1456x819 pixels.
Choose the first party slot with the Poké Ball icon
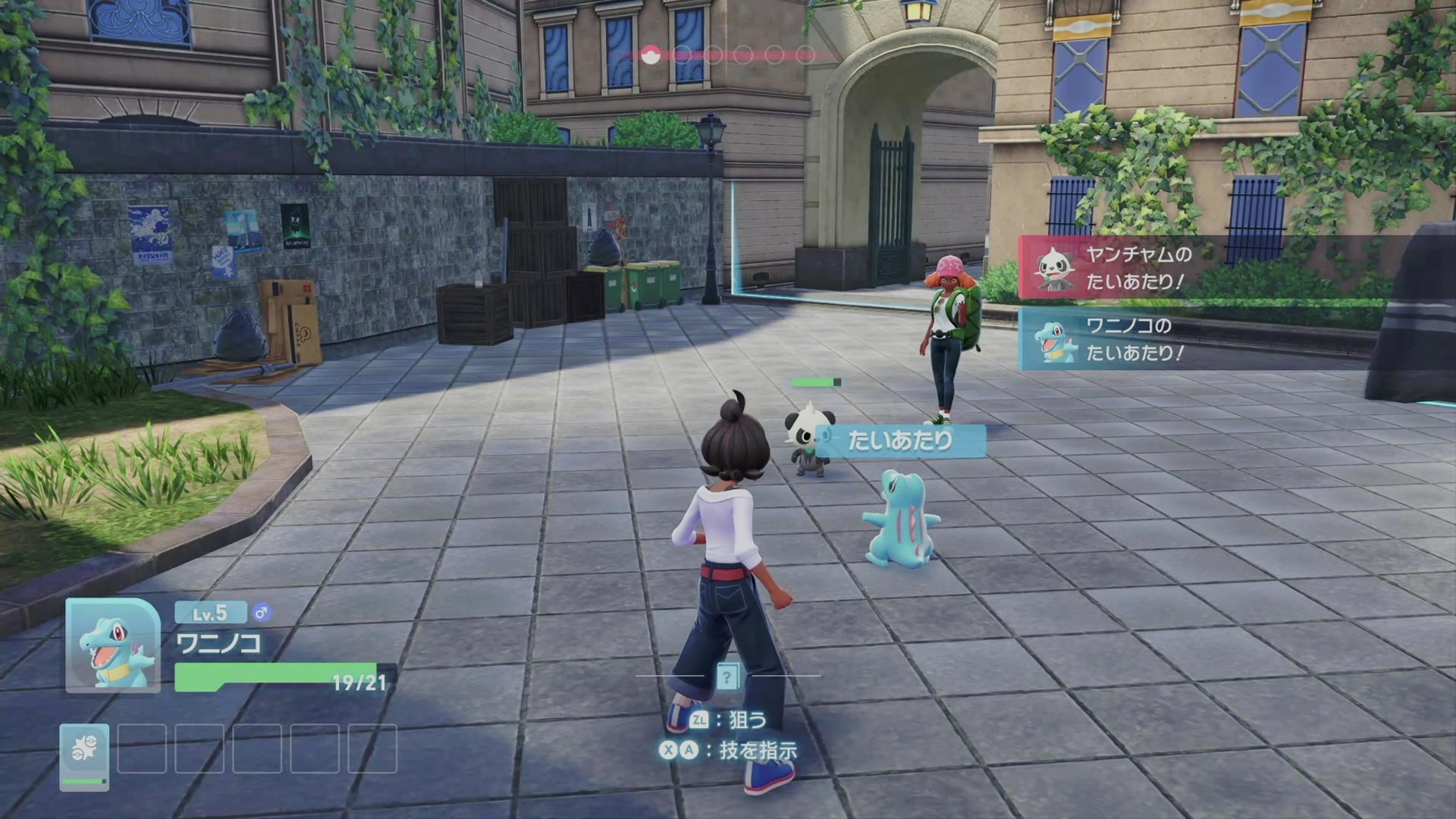(x=84, y=756)
